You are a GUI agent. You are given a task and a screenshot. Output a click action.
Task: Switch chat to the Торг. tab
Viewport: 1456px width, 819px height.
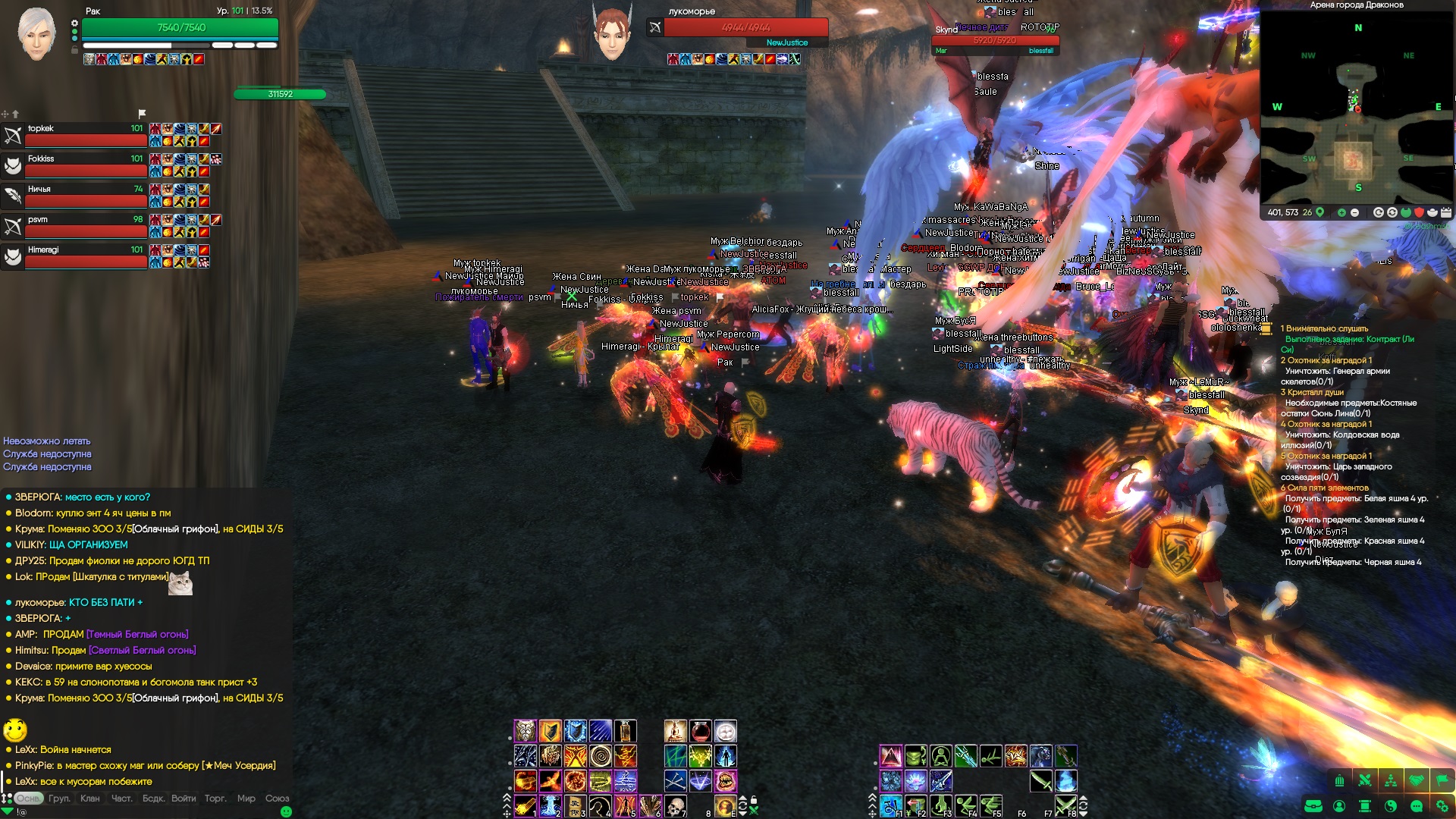[x=215, y=799]
